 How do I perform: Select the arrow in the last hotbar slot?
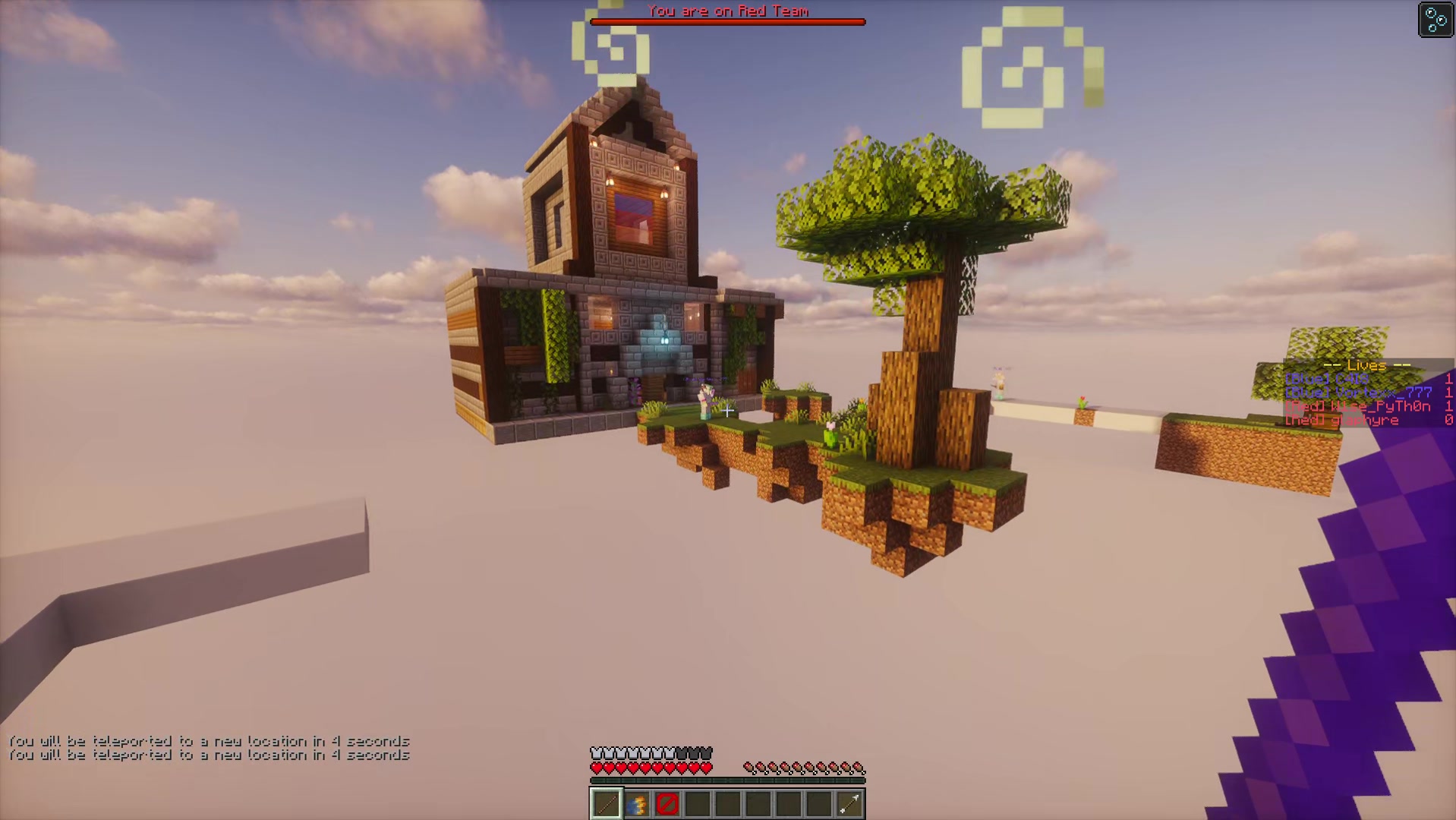[849, 803]
